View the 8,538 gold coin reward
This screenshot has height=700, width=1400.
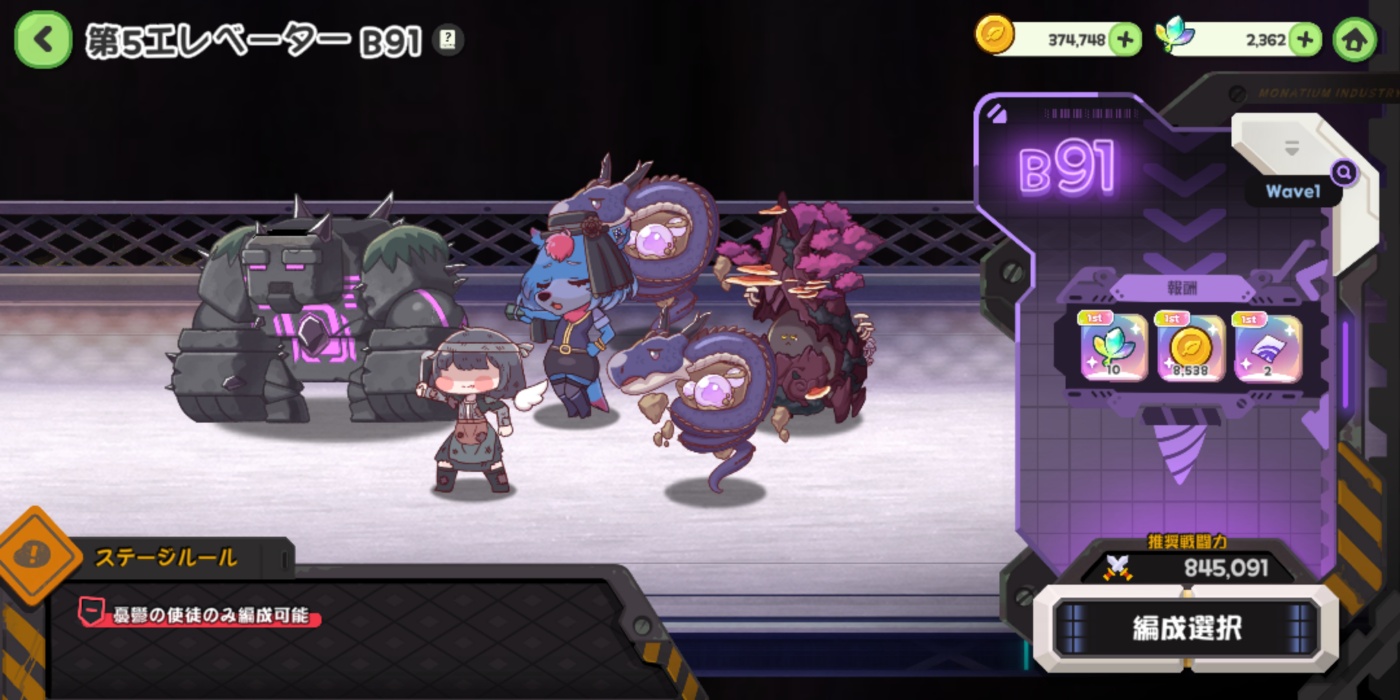[1190, 348]
